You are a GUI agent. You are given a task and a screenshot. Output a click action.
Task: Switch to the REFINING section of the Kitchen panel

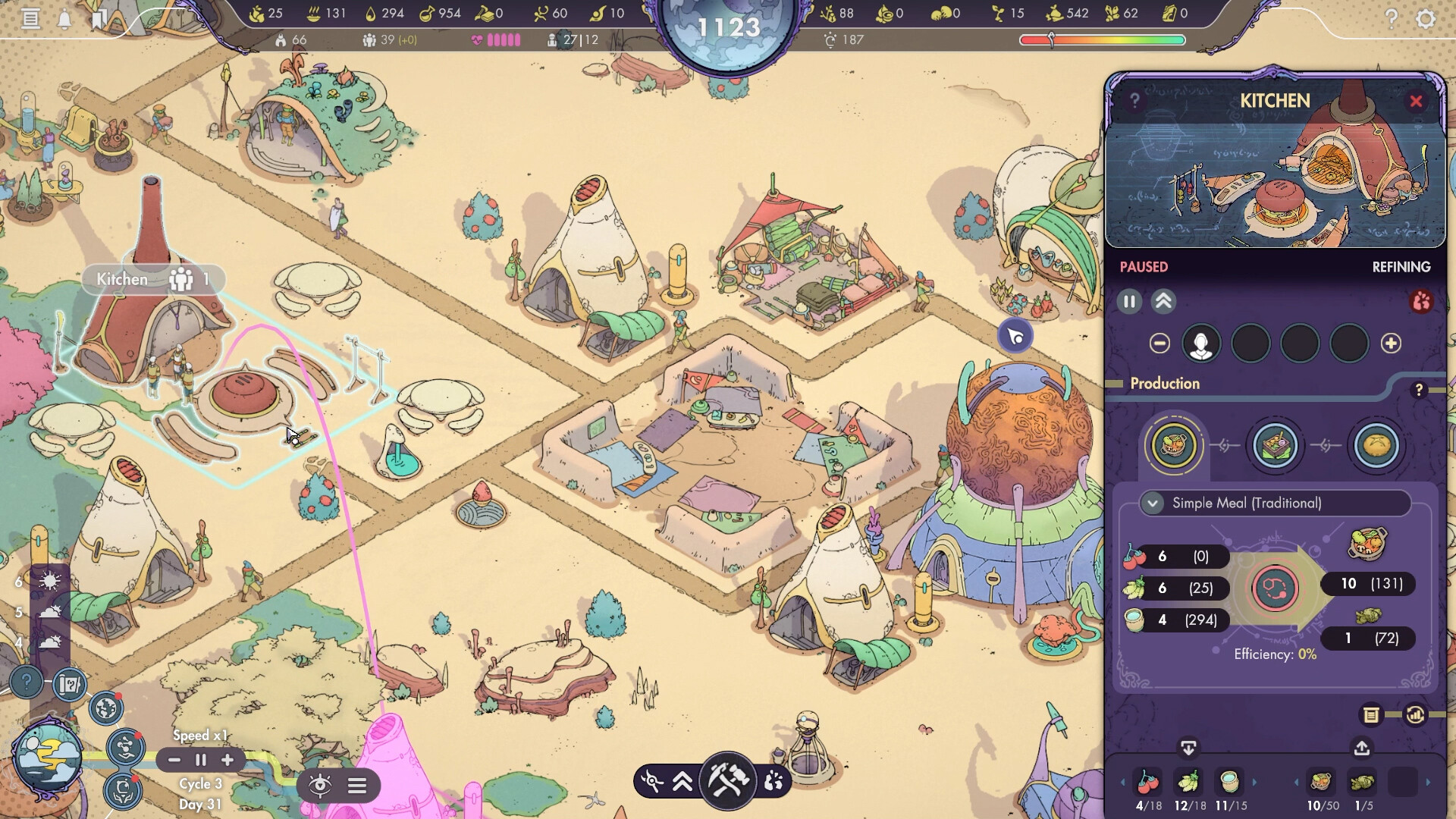click(x=1401, y=267)
